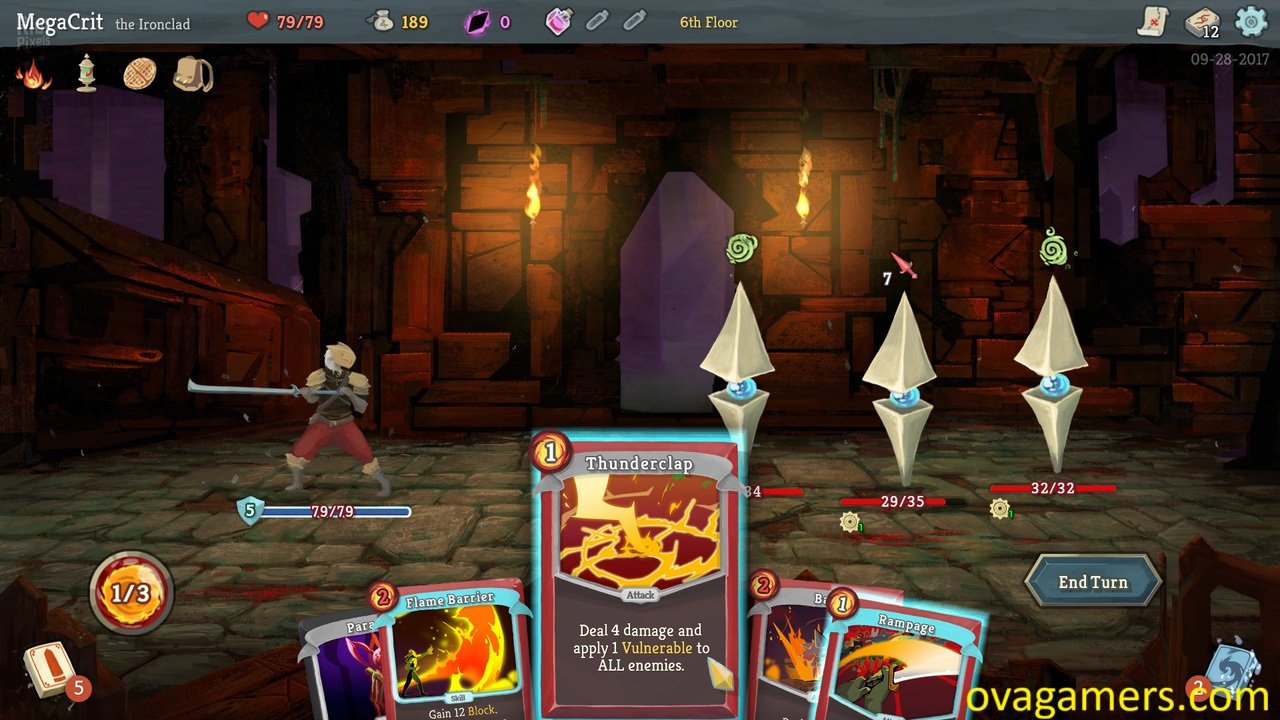Open the map via the scroll icon
Screen dimensions: 1280x720
[x=1155, y=22]
